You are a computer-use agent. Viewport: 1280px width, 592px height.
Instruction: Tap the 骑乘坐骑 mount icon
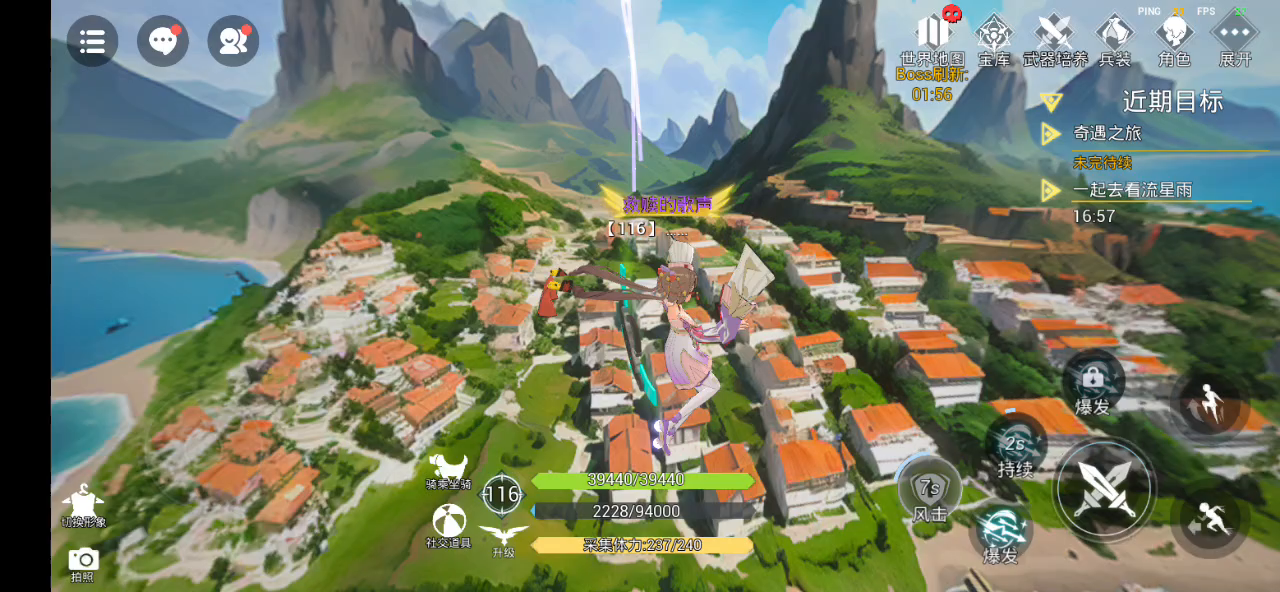pos(449,468)
